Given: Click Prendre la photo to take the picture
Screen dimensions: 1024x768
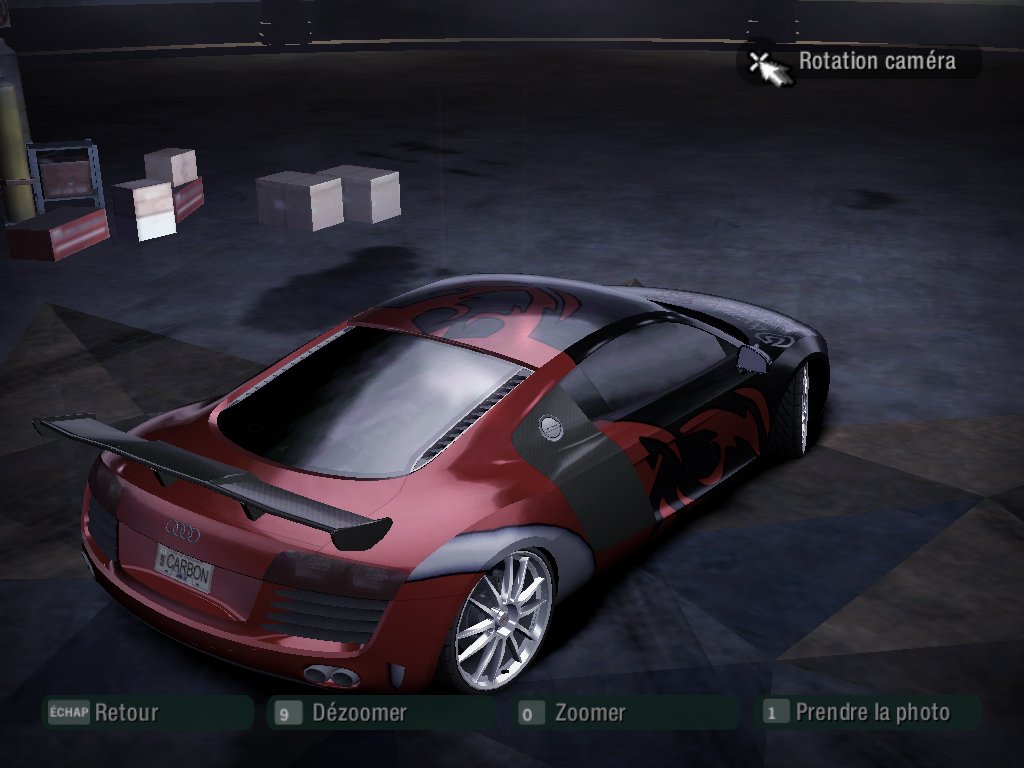Looking at the screenshot, I should tap(872, 713).
